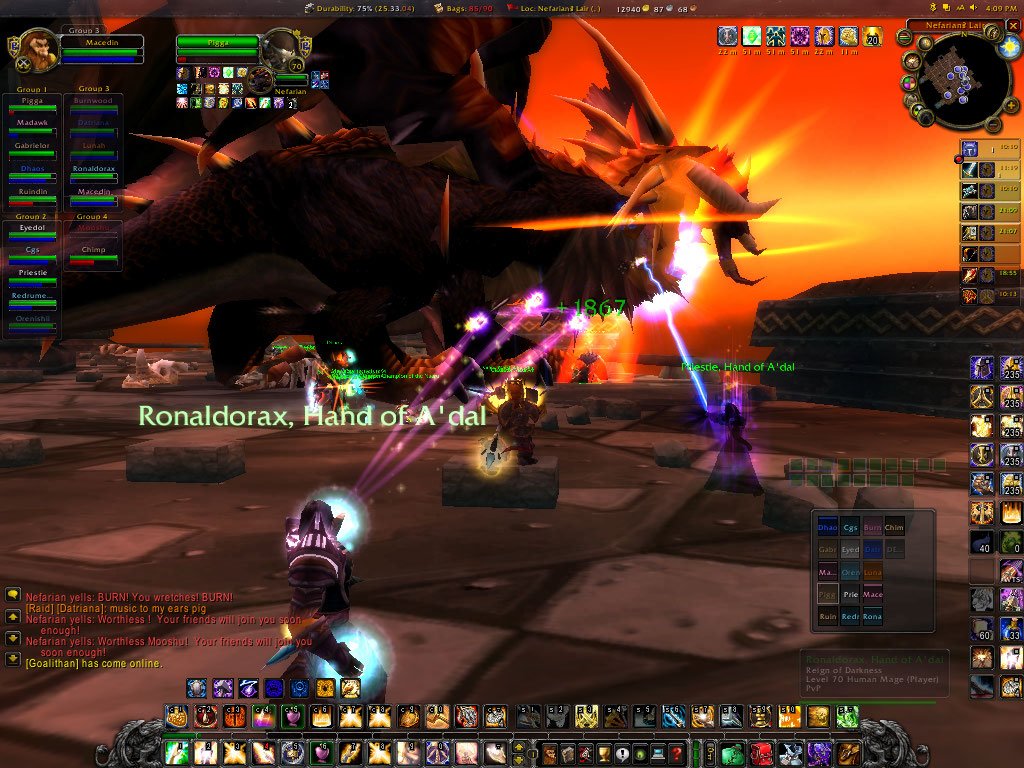
Task: Click the Rona cell in the raid grid
Action: (872, 617)
